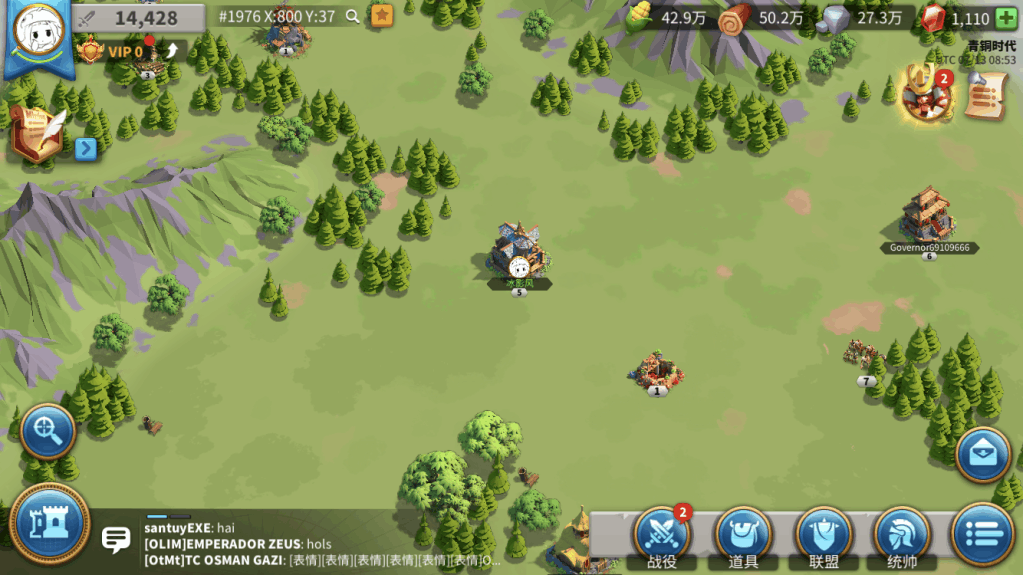This screenshot has height=575, width=1023.
Task: Open the 战役 campaign menu
Action: click(662, 534)
